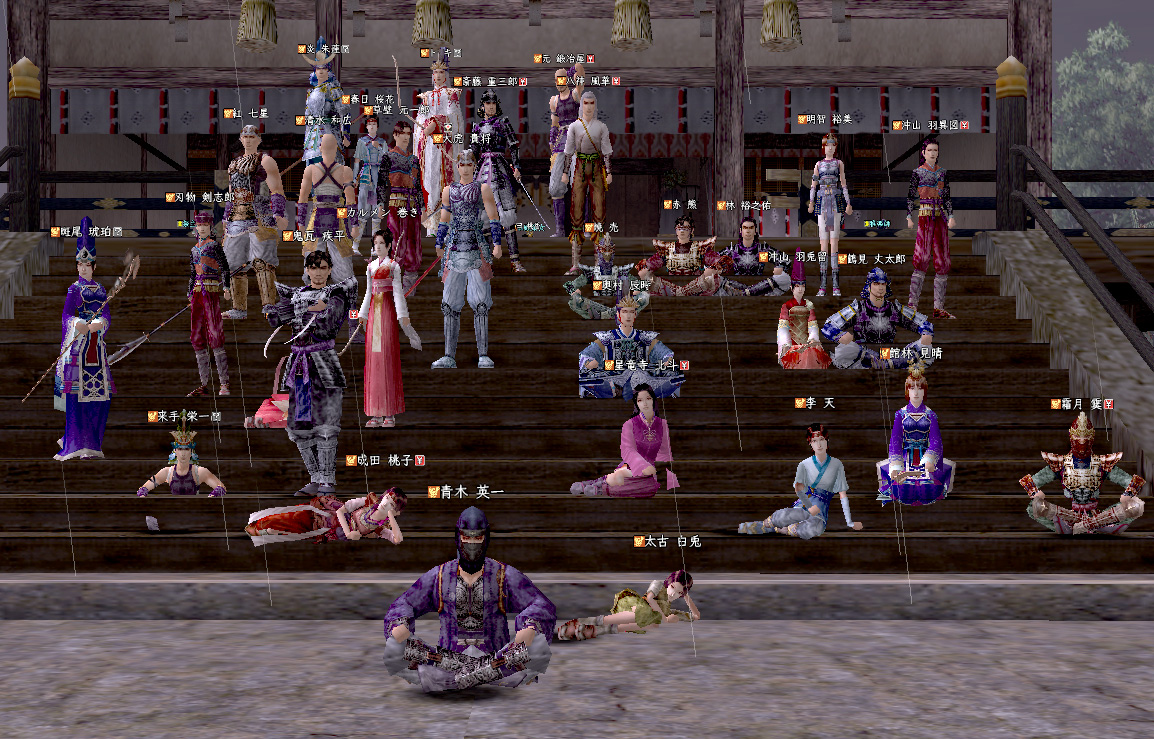Click the 斎藤 重三郎 name label
The height and width of the screenshot is (739, 1154).
pos(490,81)
